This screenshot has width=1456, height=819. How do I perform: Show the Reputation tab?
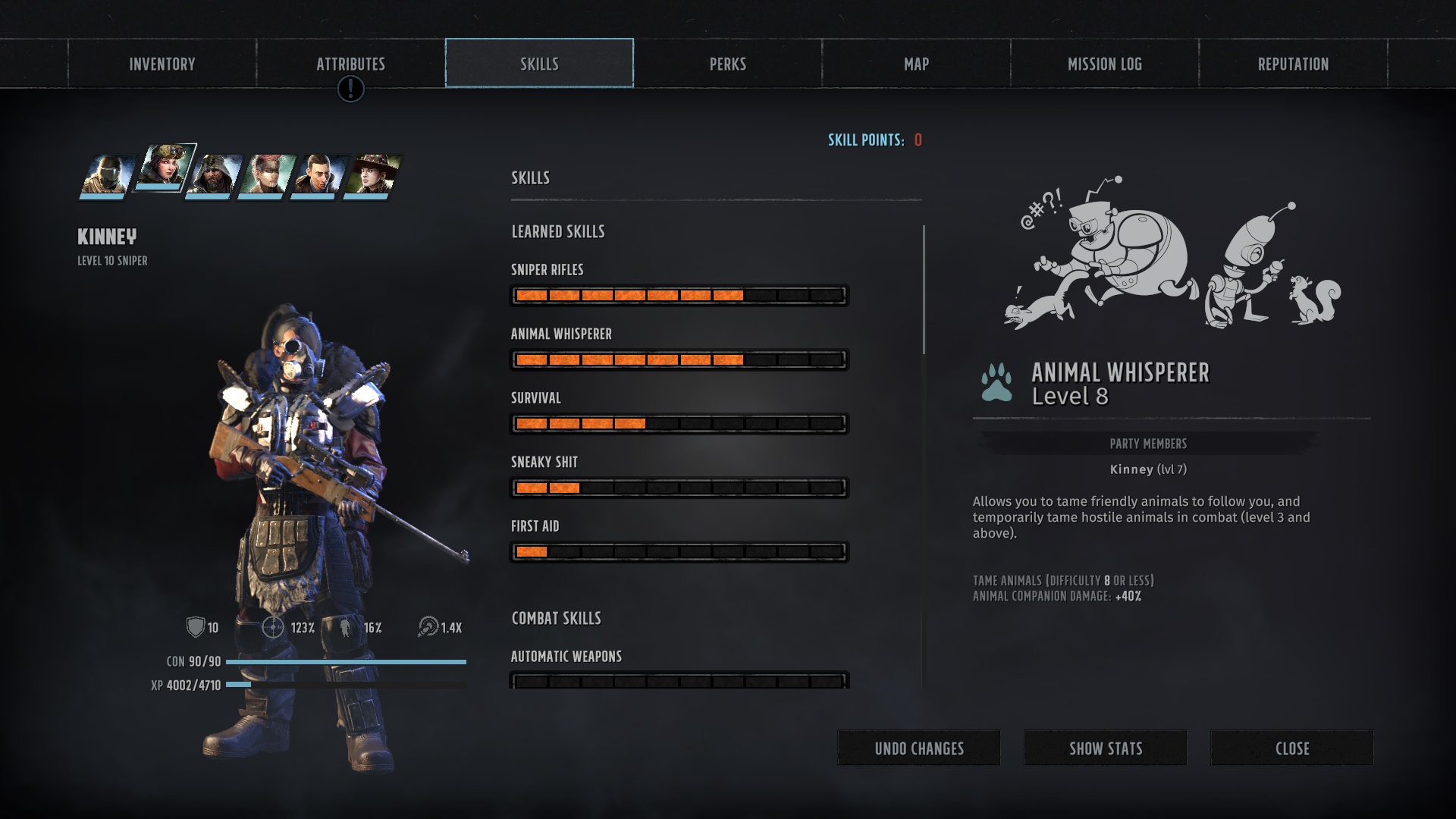tap(1293, 64)
